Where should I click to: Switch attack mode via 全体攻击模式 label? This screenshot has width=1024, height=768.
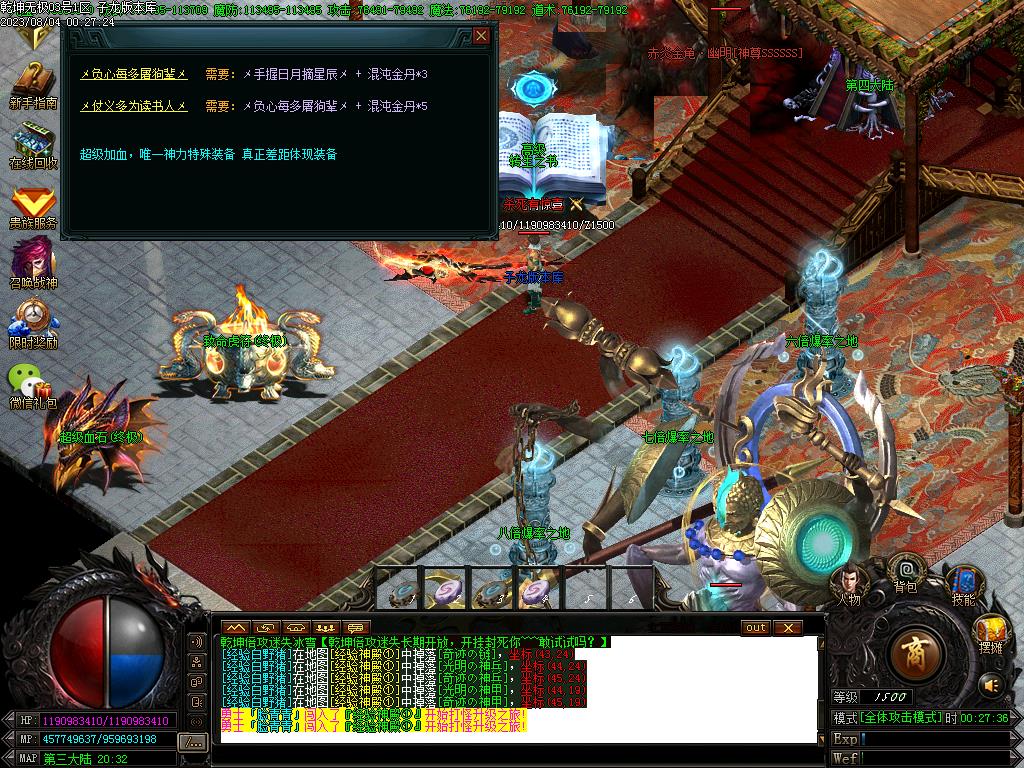point(901,718)
